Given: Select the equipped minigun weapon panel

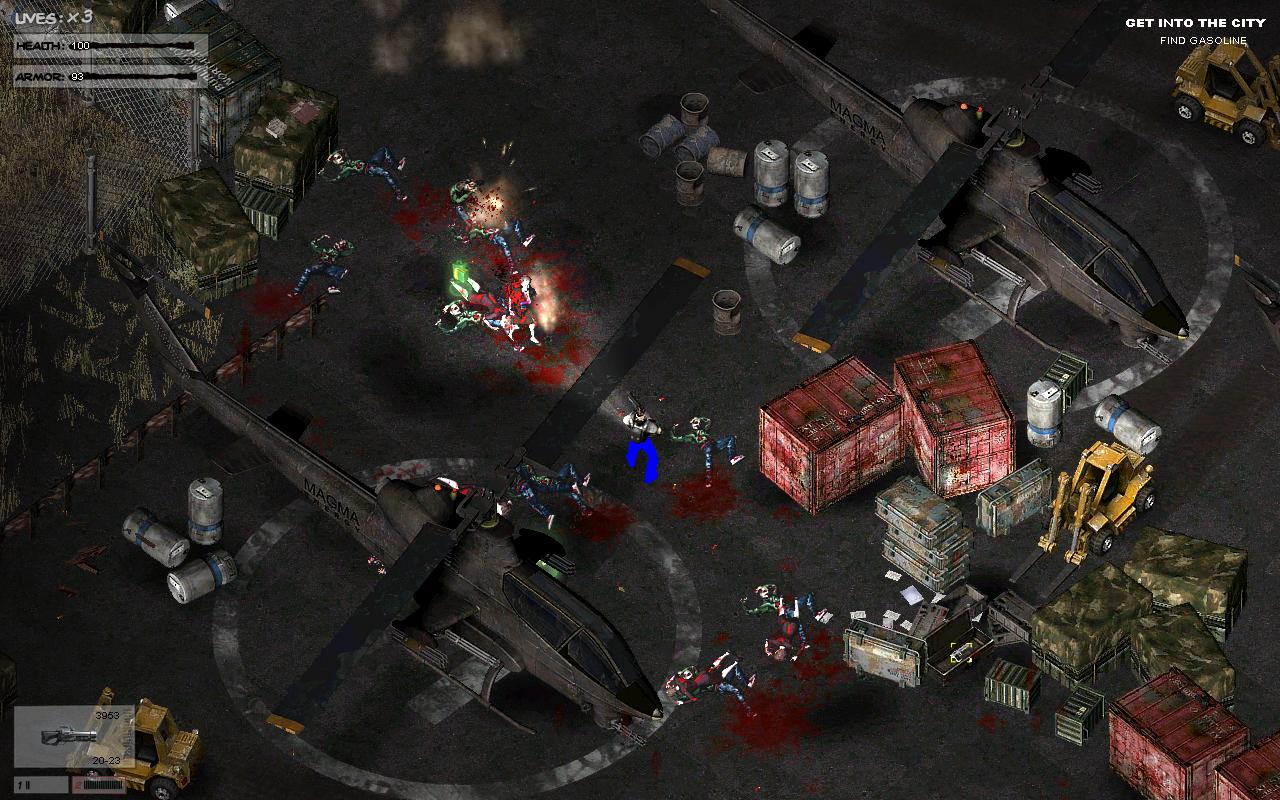Looking at the screenshot, I should tap(73, 737).
